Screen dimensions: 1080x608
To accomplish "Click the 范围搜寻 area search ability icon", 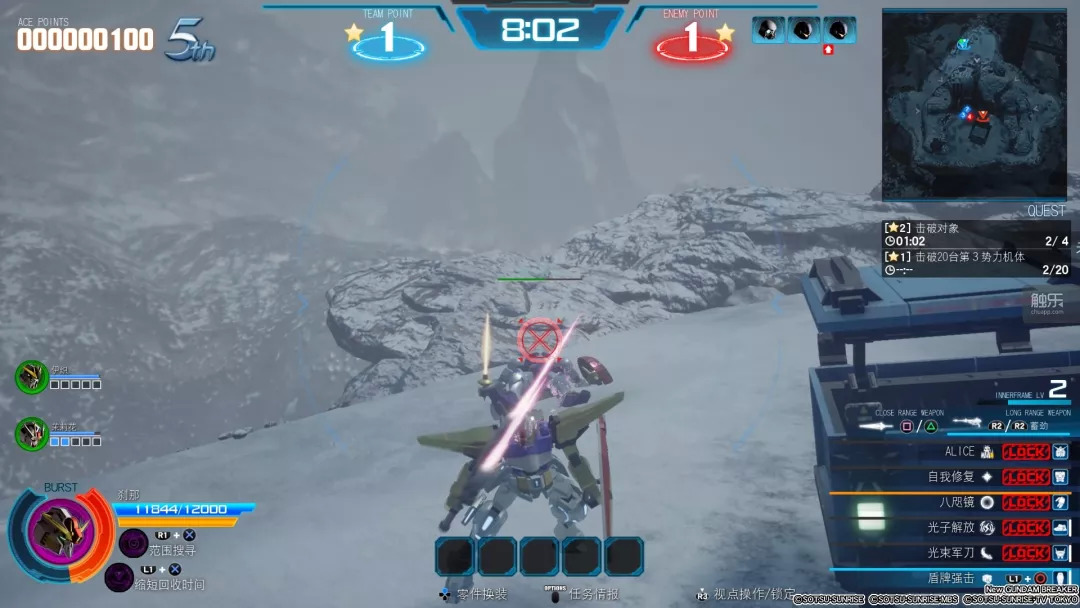I will [134, 543].
